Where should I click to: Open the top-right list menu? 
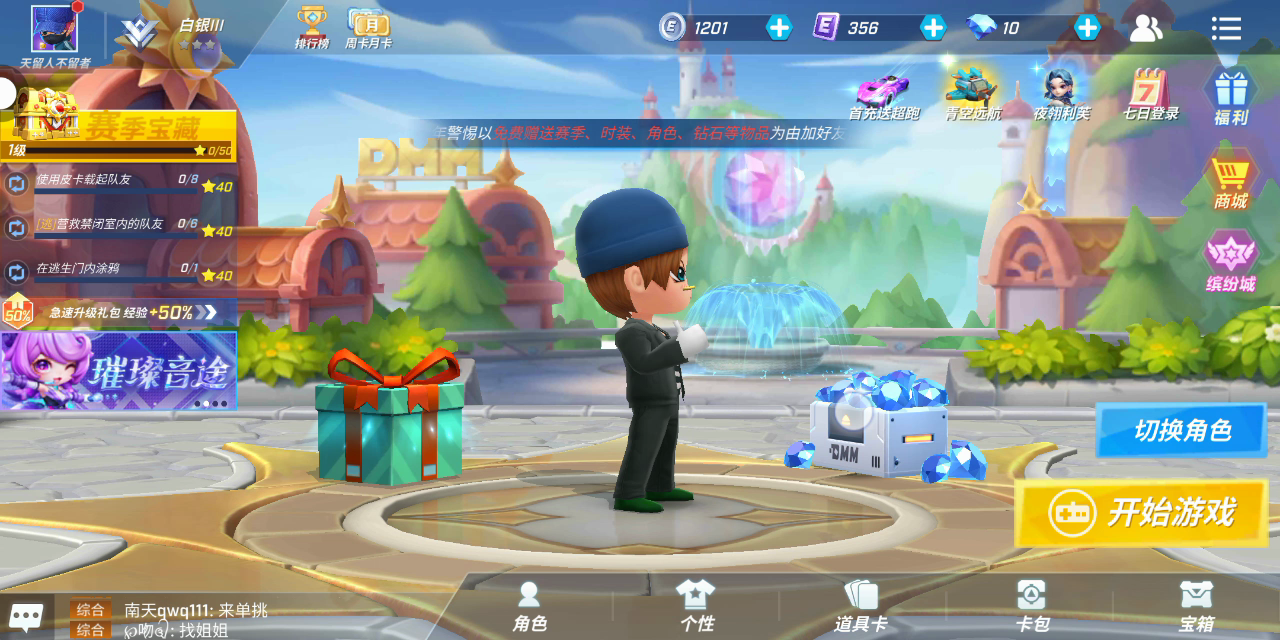click(x=1226, y=28)
